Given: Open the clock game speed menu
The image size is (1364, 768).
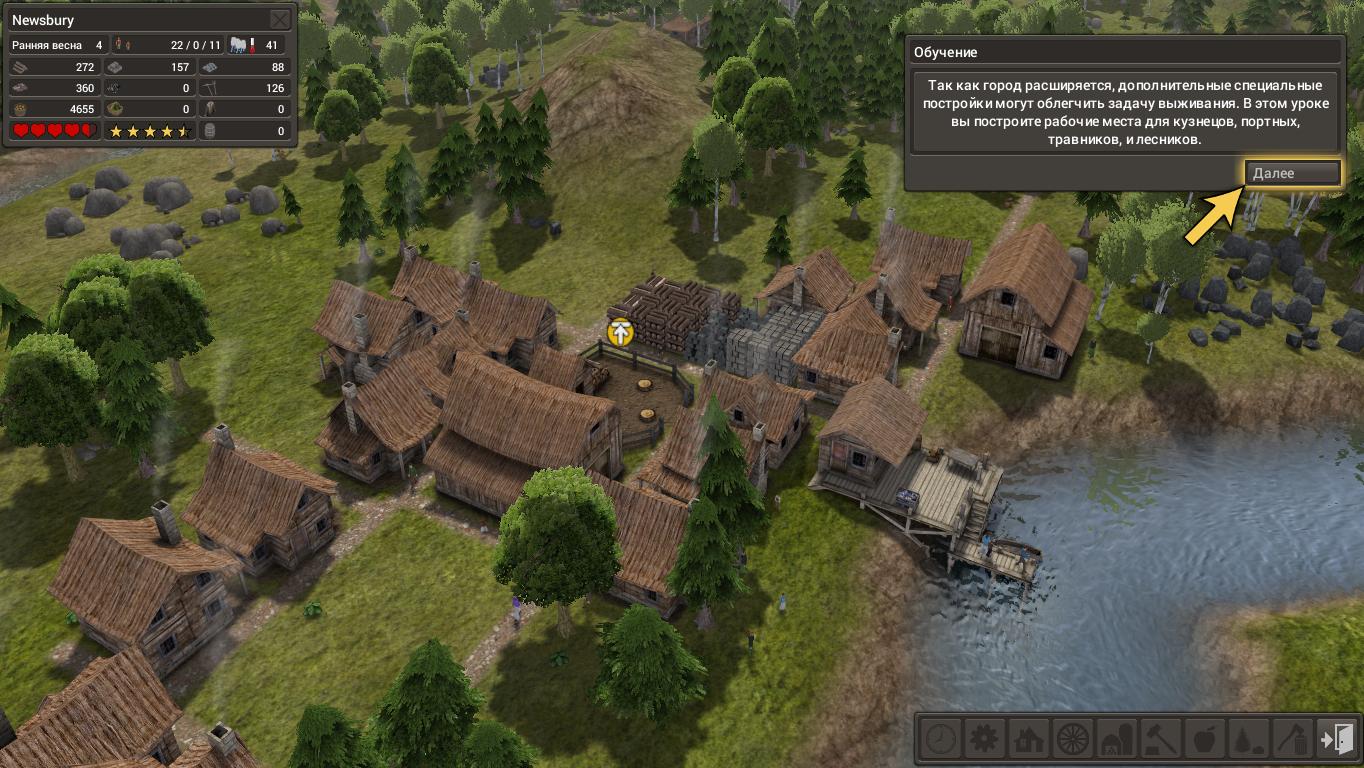Looking at the screenshot, I should pos(940,740).
